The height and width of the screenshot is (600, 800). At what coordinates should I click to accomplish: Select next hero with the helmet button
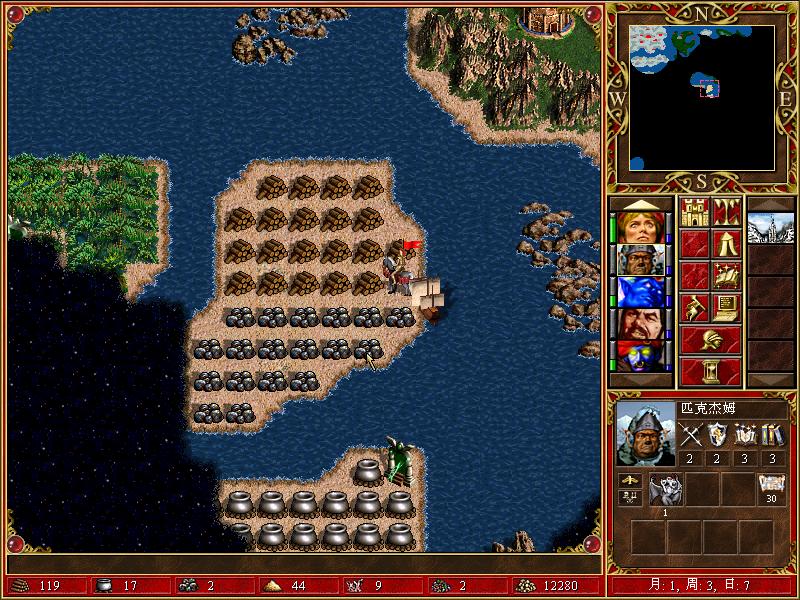711,339
